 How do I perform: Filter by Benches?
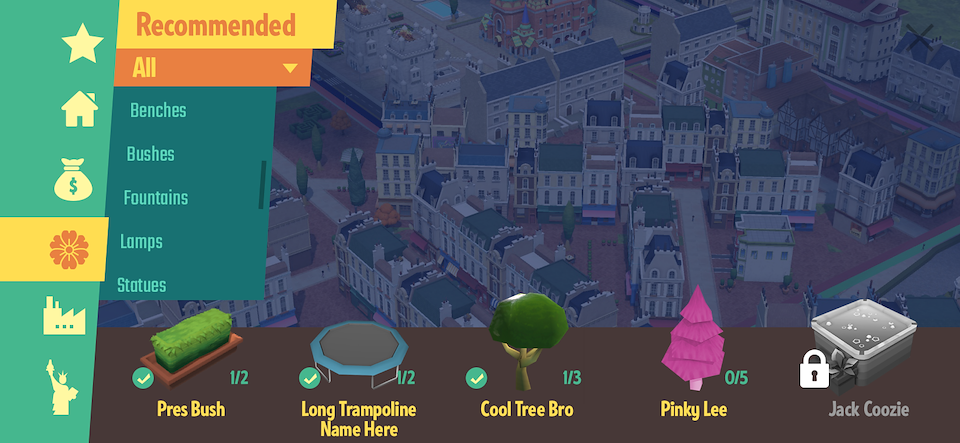(x=158, y=110)
